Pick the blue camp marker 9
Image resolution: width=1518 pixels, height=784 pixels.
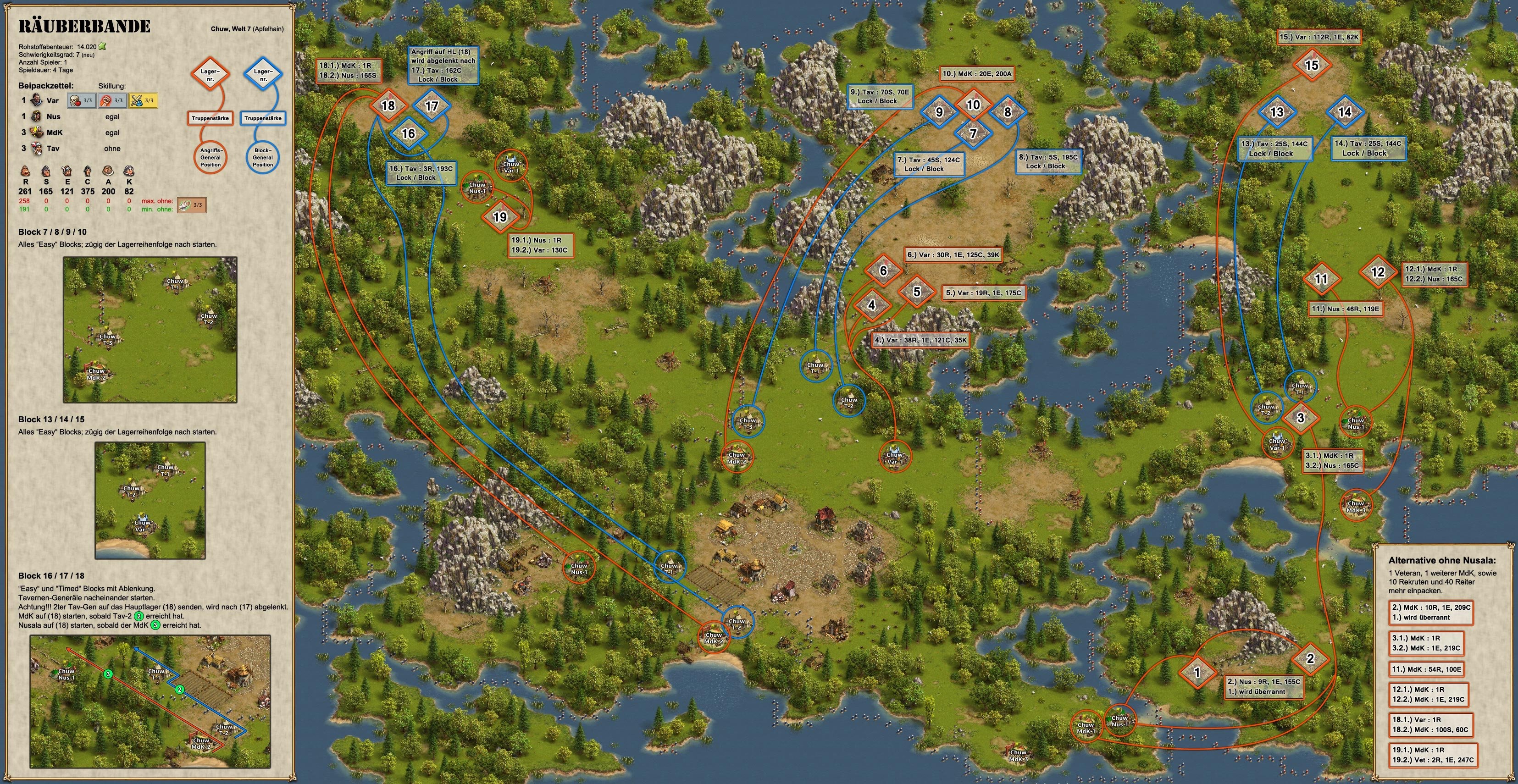coord(939,112)
